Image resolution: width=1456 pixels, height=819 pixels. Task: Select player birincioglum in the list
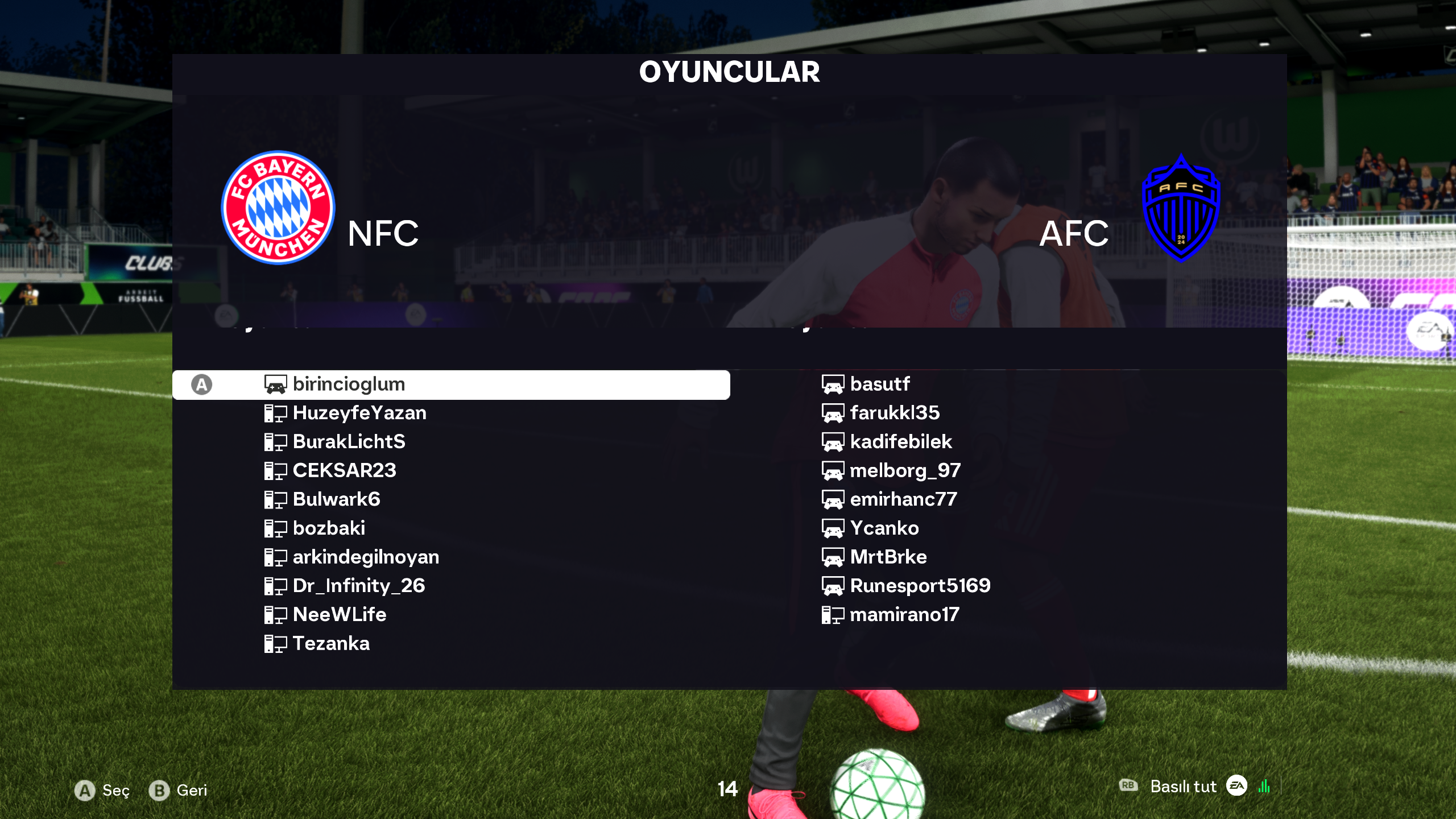[348, 384]
